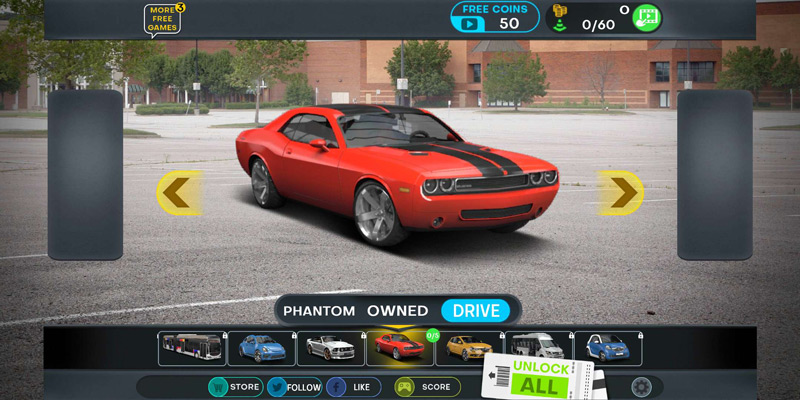This screenshot has height=400, width=800.
Task: Choose the blue beetle car thumbnail
Action: click(261, 349)
